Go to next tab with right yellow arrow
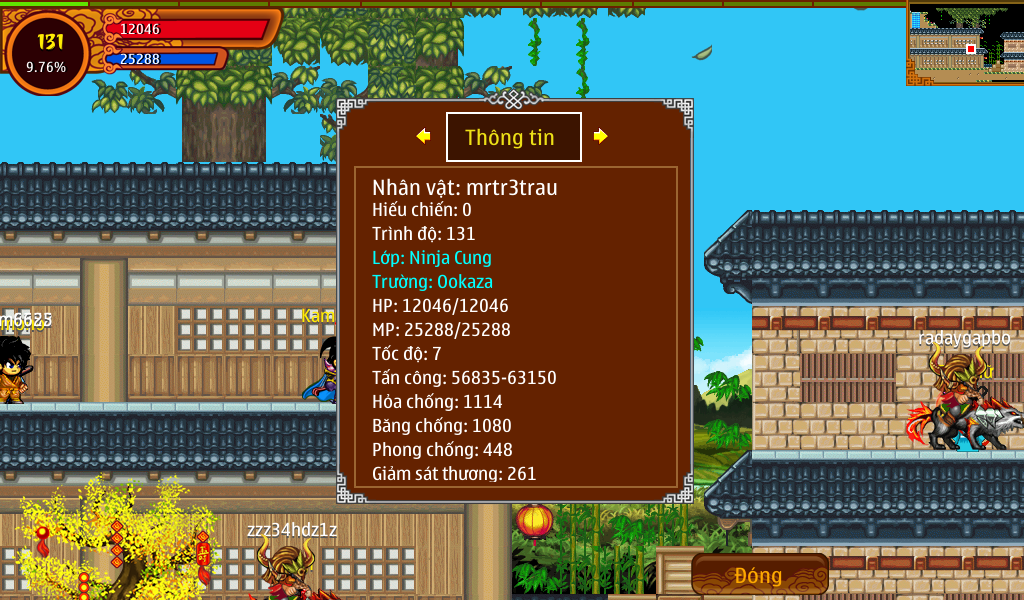1024x600 pixels. click(x=600, y=136)
